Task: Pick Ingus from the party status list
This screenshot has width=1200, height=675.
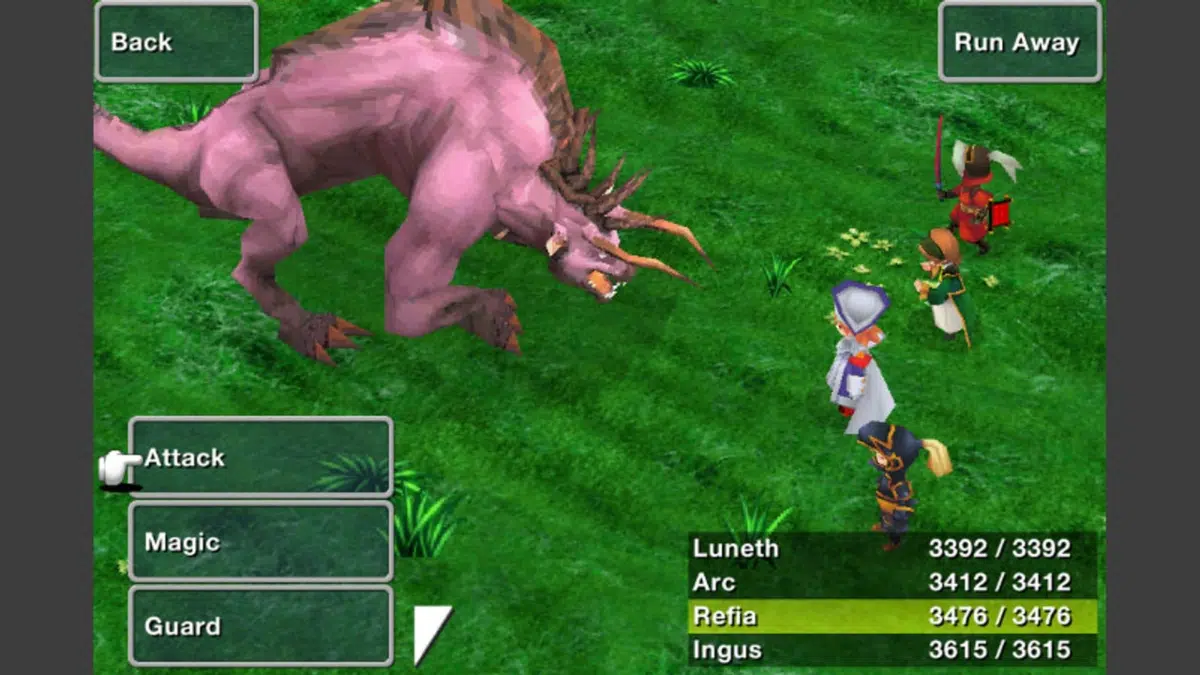Action: coord(892,650)
